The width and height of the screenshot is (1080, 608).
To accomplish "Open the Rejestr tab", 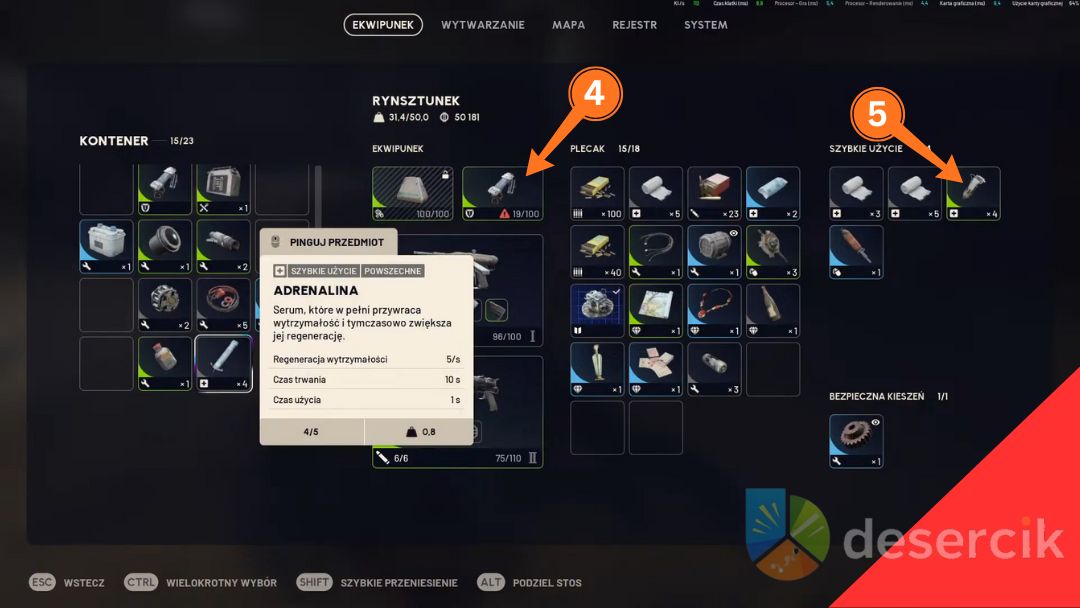I will pos(634,25).
